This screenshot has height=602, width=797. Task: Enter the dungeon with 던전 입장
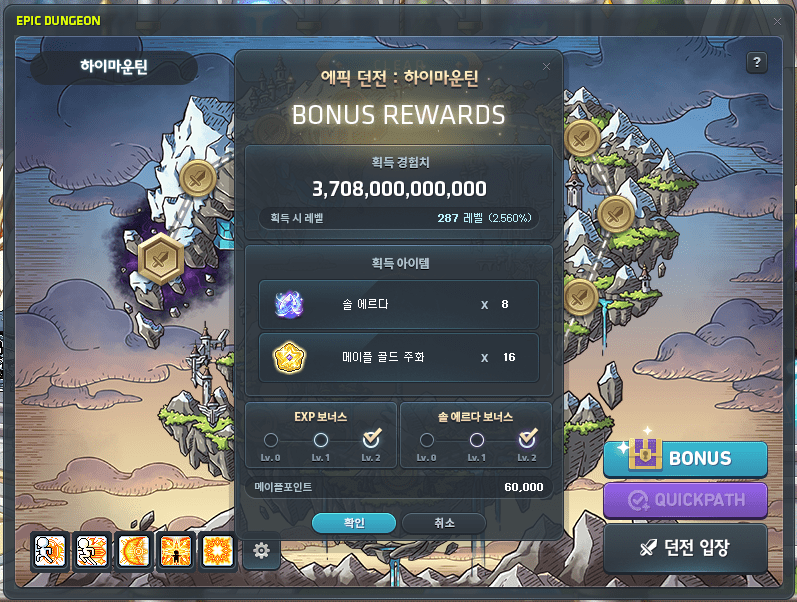(685, 547)
